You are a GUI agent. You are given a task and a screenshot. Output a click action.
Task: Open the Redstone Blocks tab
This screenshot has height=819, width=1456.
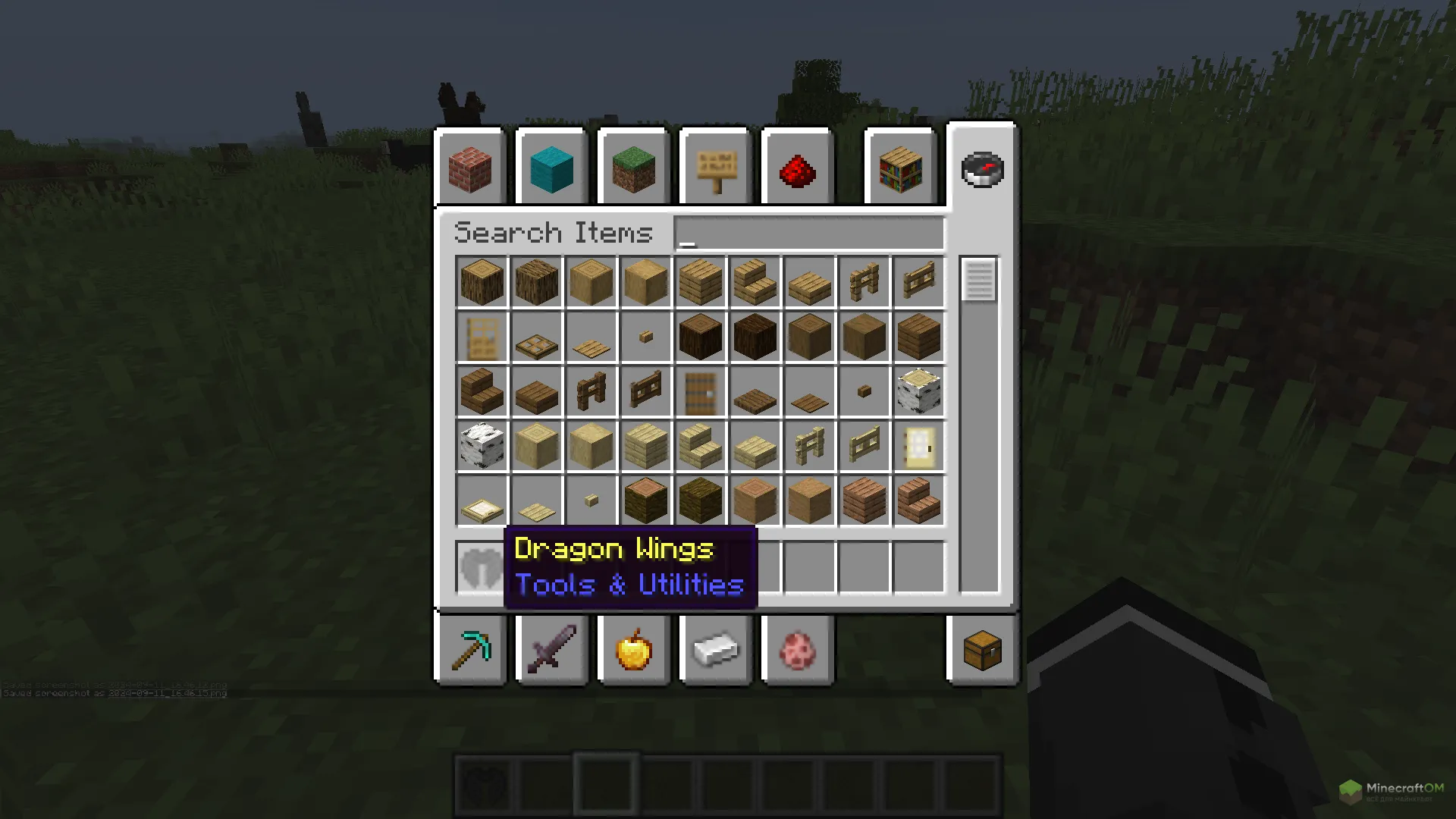click(797, 168)
